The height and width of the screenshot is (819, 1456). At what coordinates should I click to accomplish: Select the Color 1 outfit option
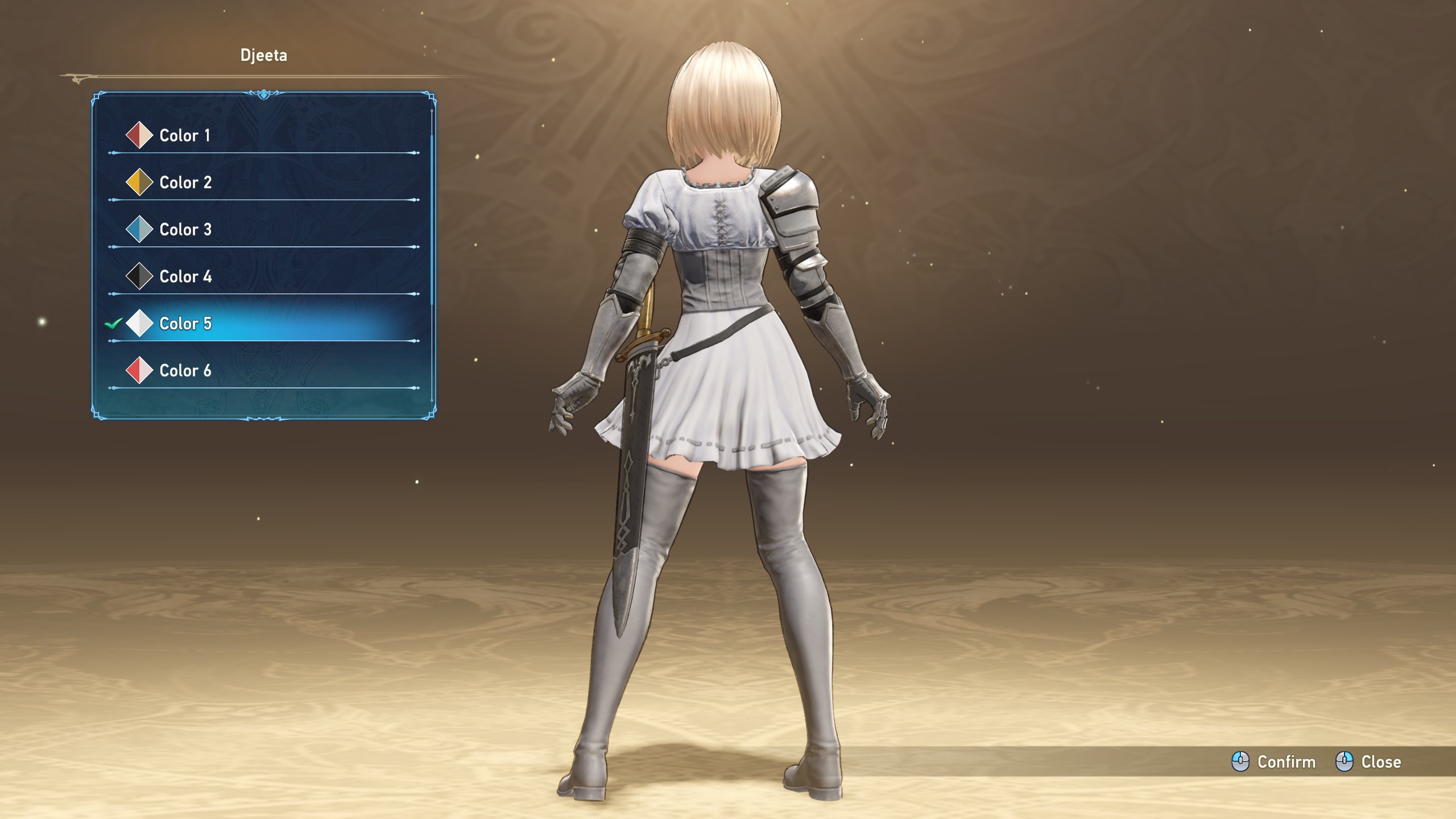tap(185, 135)
